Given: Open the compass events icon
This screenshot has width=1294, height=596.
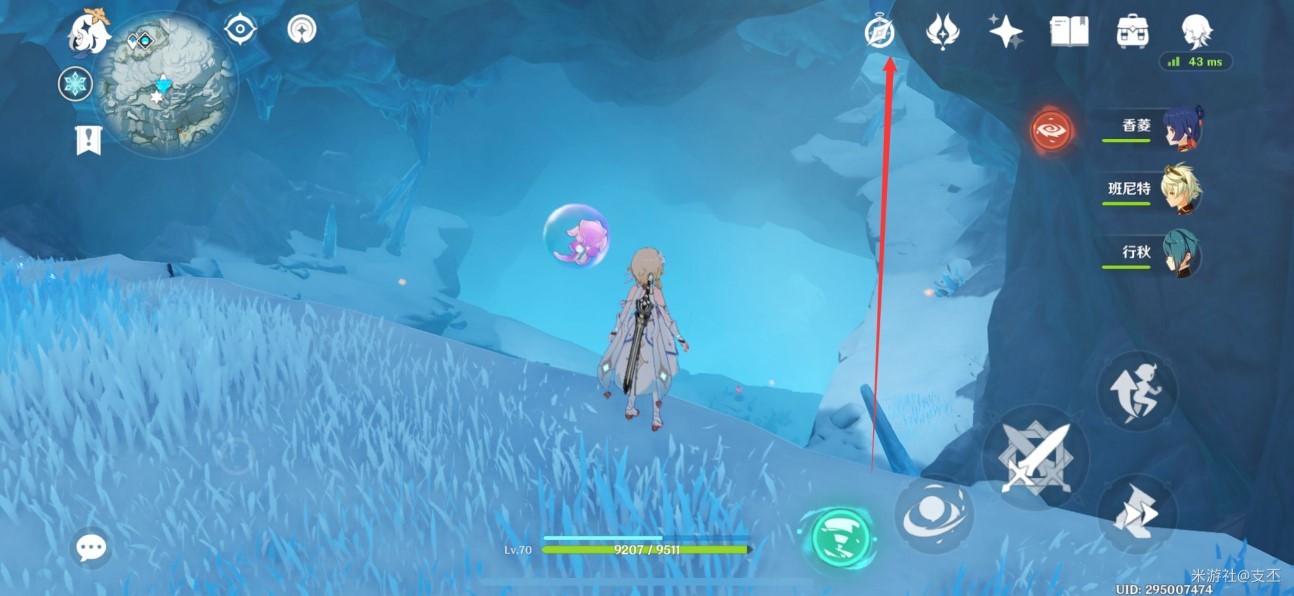Looking at the screenshot, I should (879, 33).
